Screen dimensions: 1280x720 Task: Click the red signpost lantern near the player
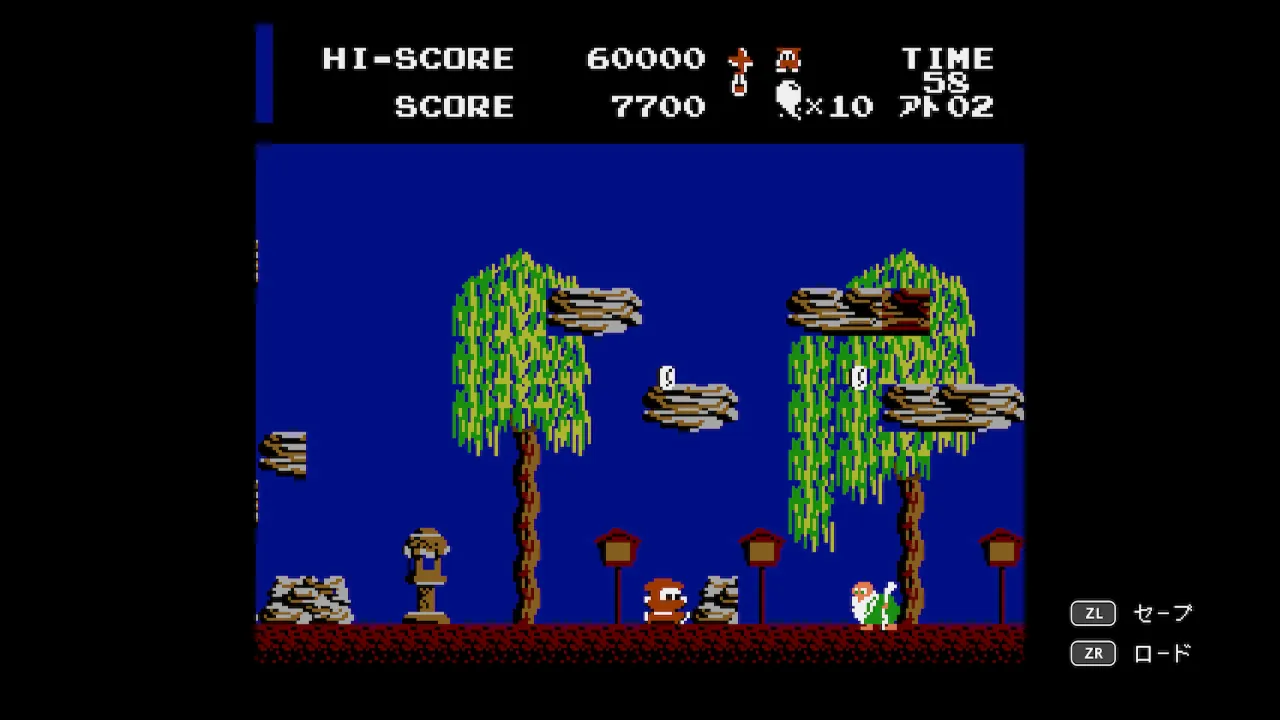pyautogui.click(x=617, y=548)
